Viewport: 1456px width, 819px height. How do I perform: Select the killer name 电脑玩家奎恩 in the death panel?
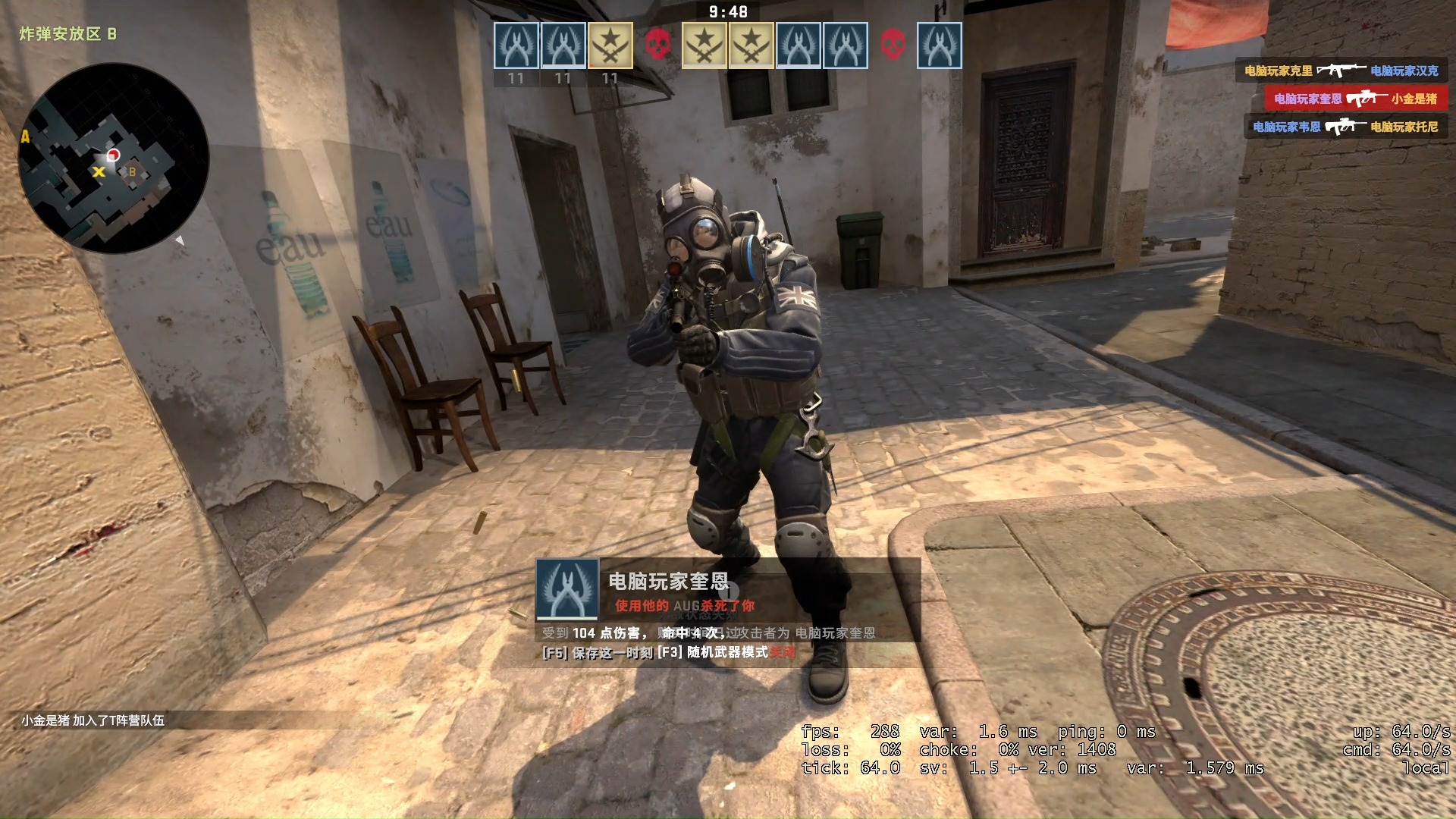click(x=667, y=581)
